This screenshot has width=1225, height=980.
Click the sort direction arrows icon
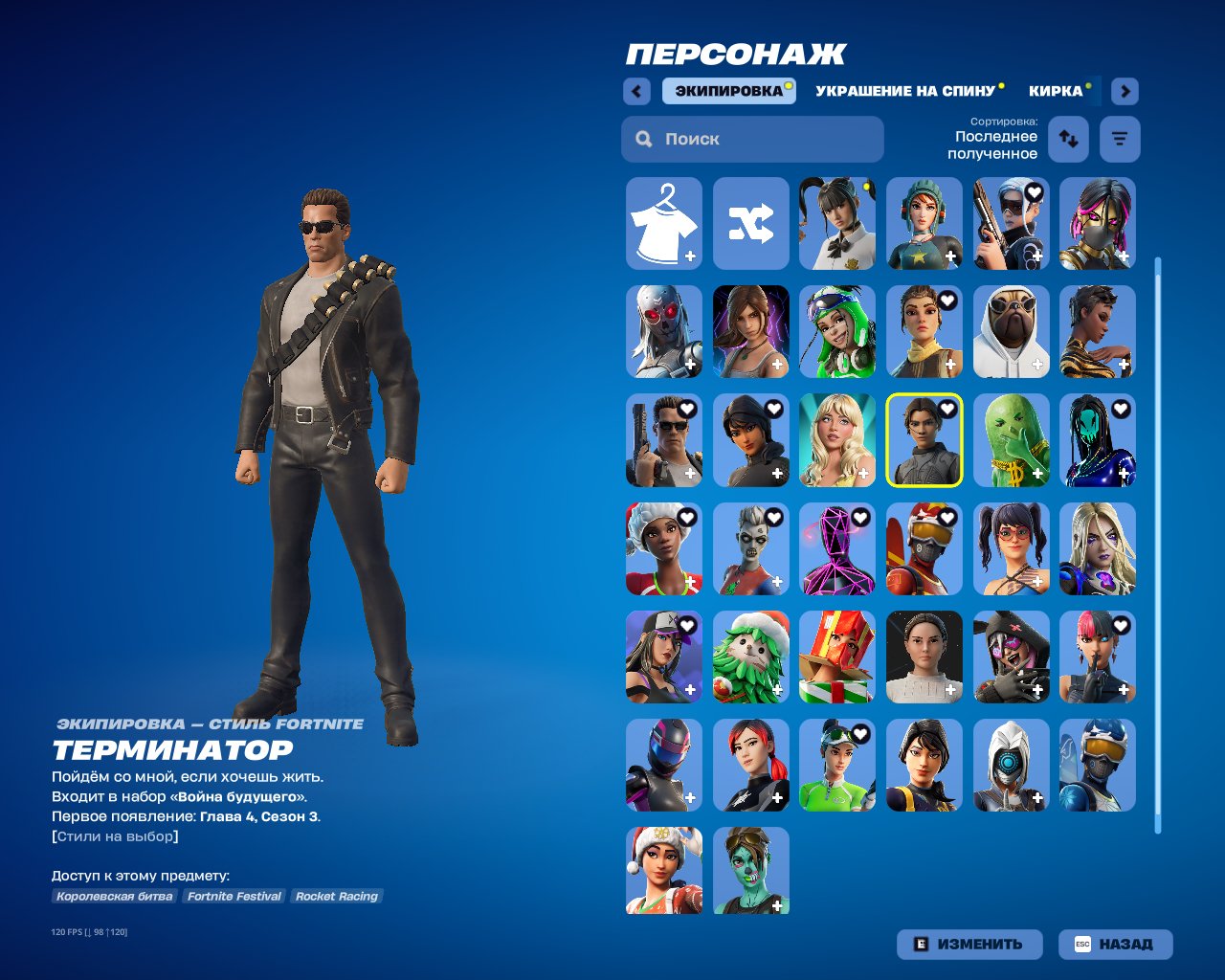1068,139
